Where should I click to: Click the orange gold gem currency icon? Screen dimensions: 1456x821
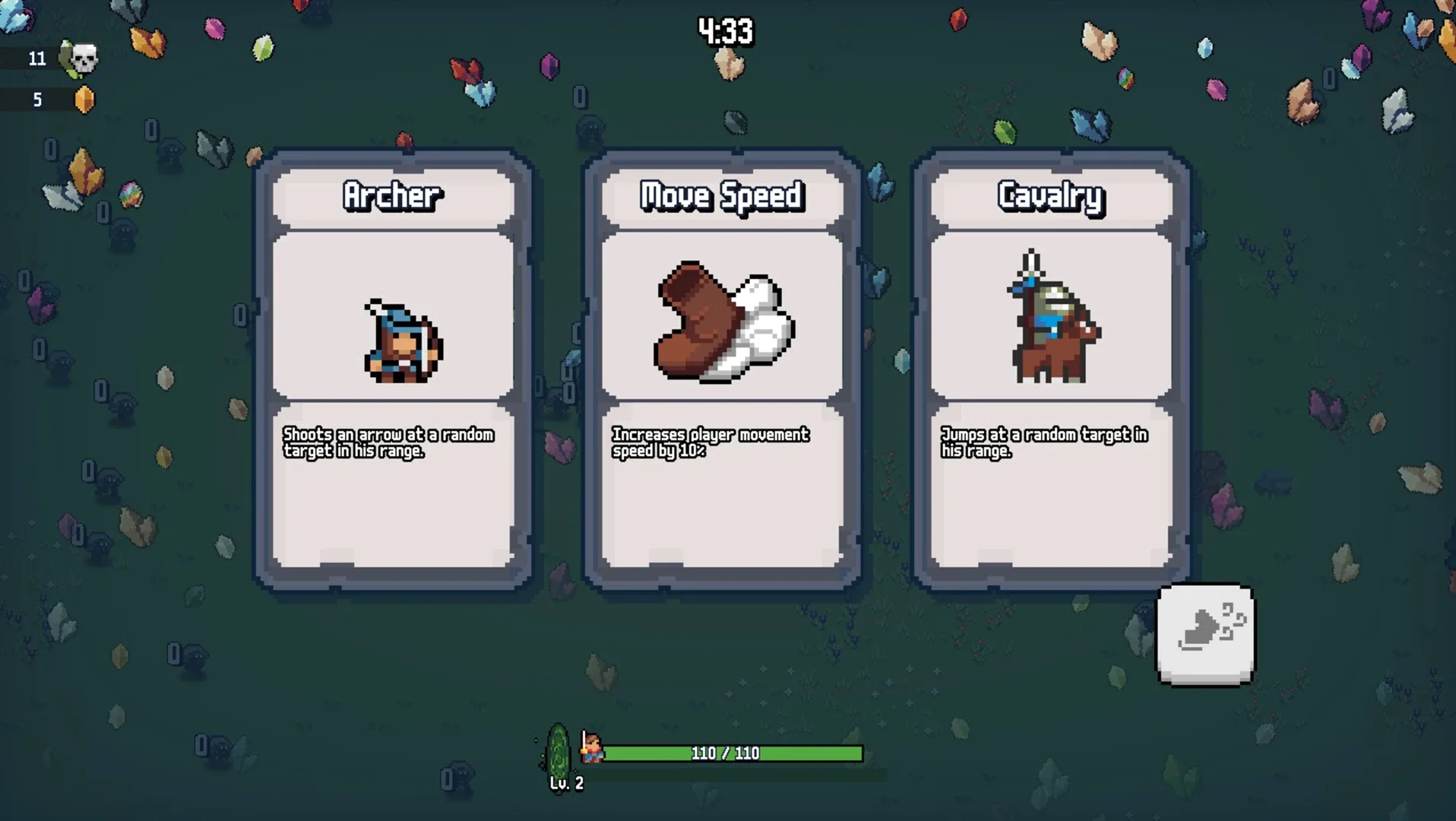click(85, 99)
